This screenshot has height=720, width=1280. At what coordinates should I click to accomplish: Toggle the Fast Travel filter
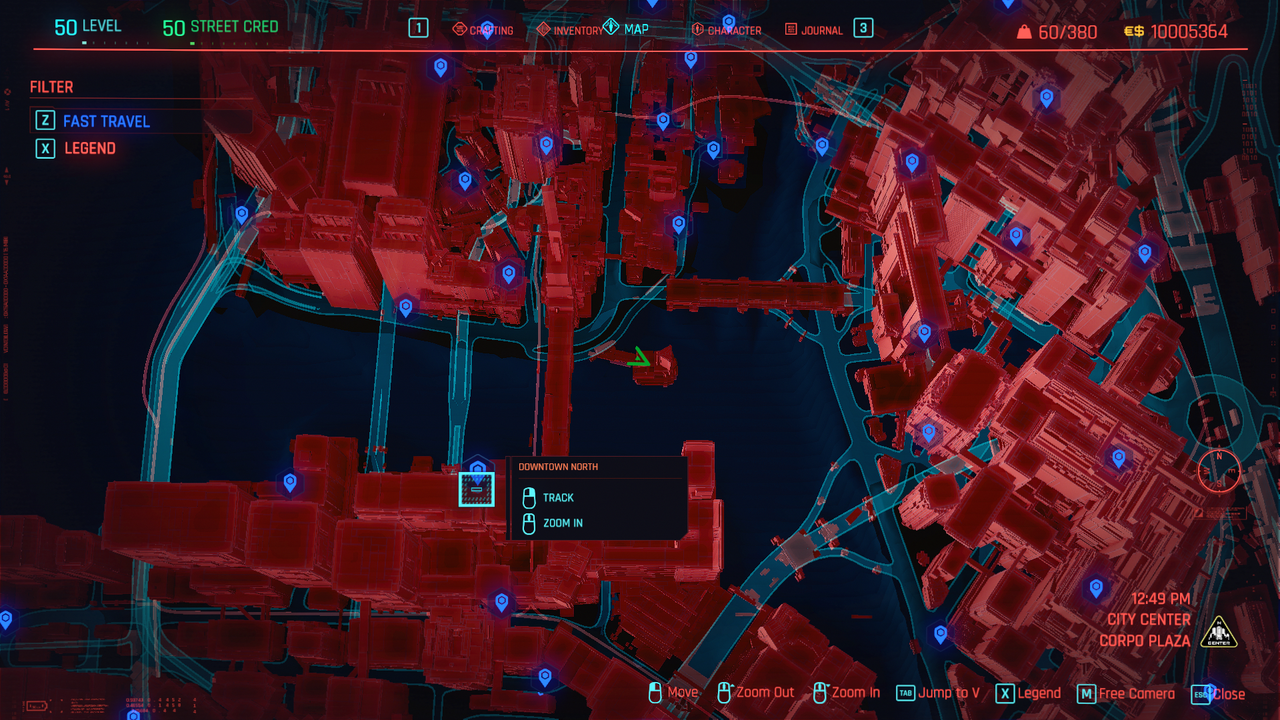coord(106,121)
